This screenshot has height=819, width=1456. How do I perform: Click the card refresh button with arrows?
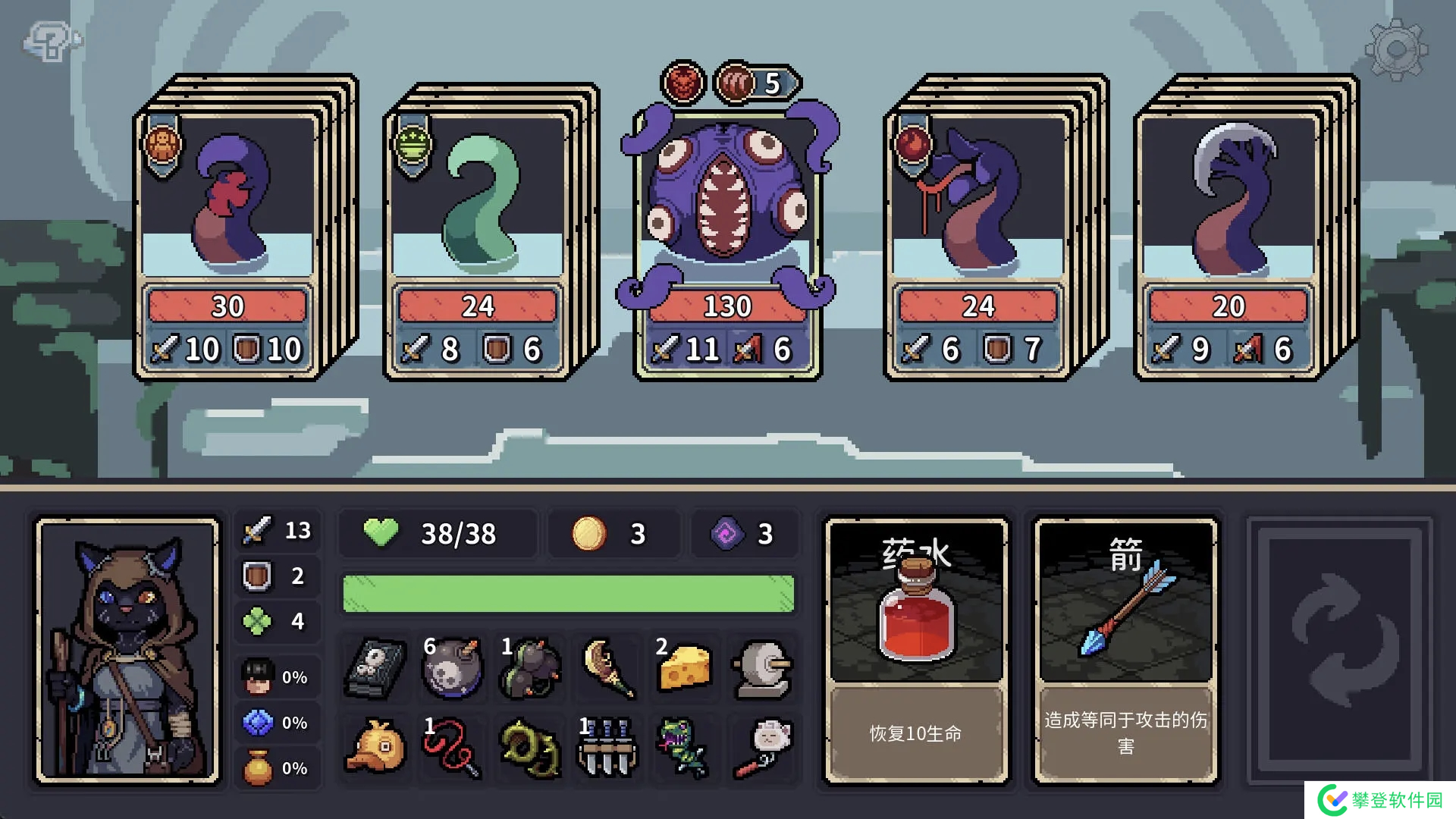point(1340,651)
